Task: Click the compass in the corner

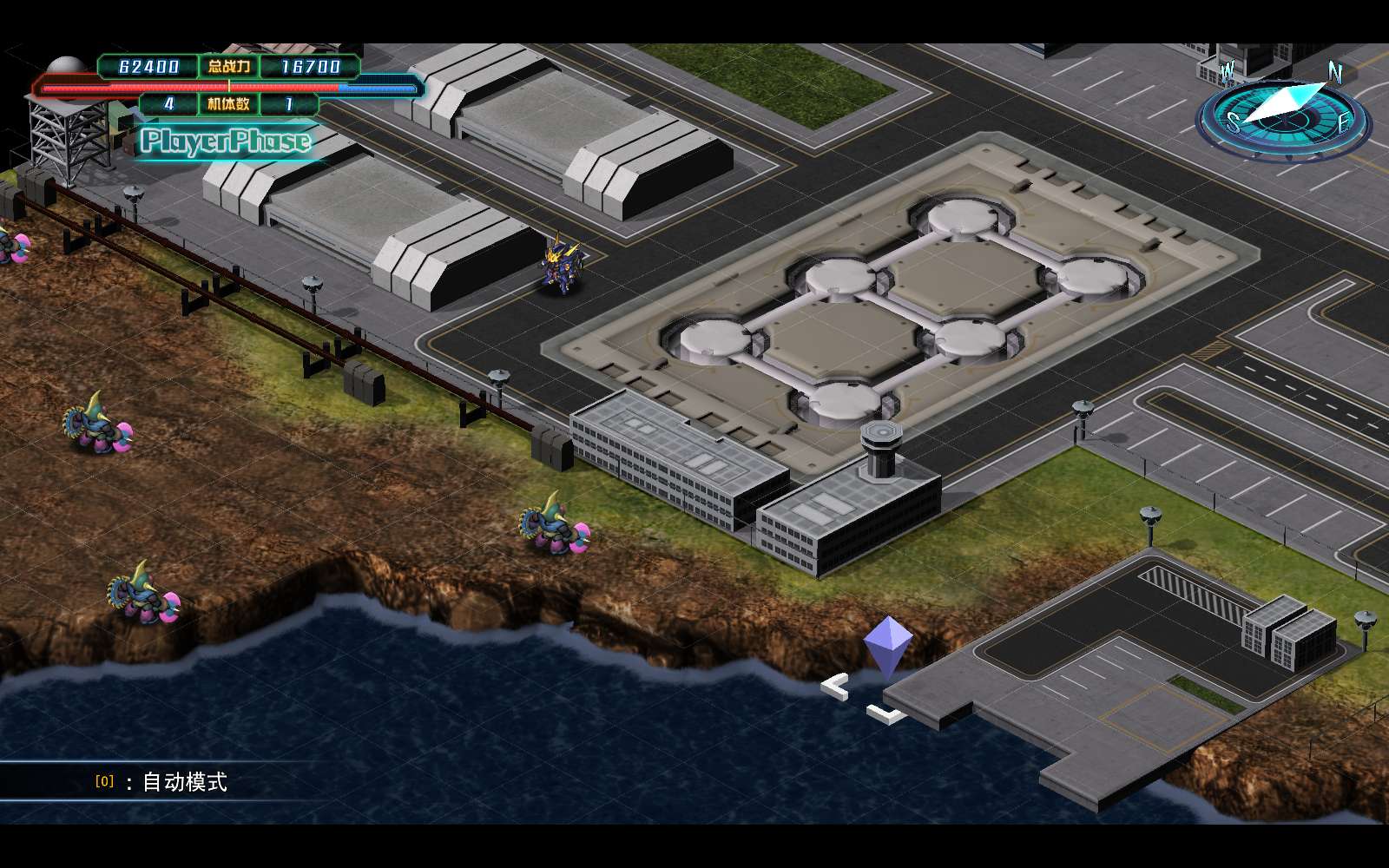Action: (1283, 114)
